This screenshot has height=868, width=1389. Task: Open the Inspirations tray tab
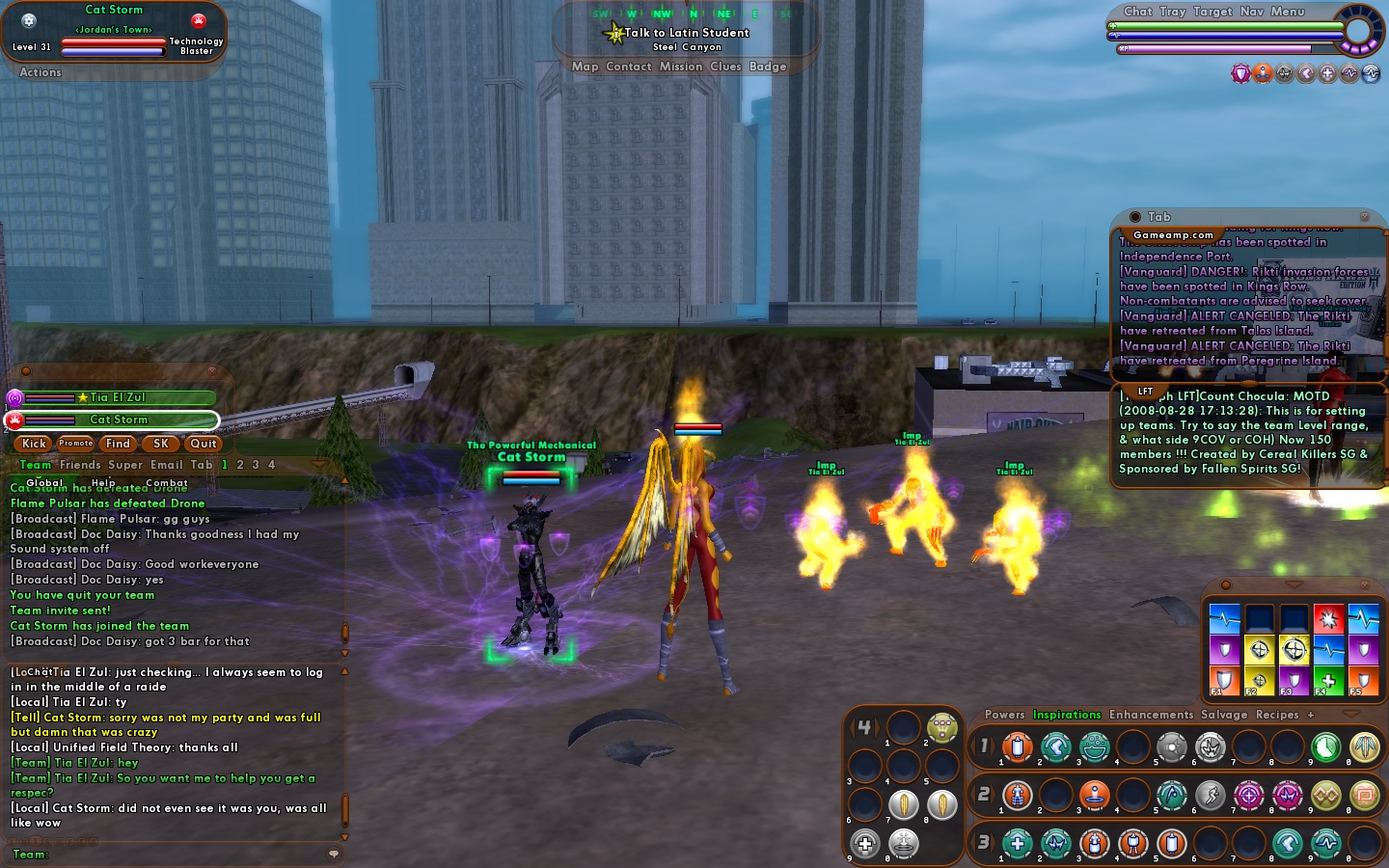pyautogui.click(x=1067, y=715)
